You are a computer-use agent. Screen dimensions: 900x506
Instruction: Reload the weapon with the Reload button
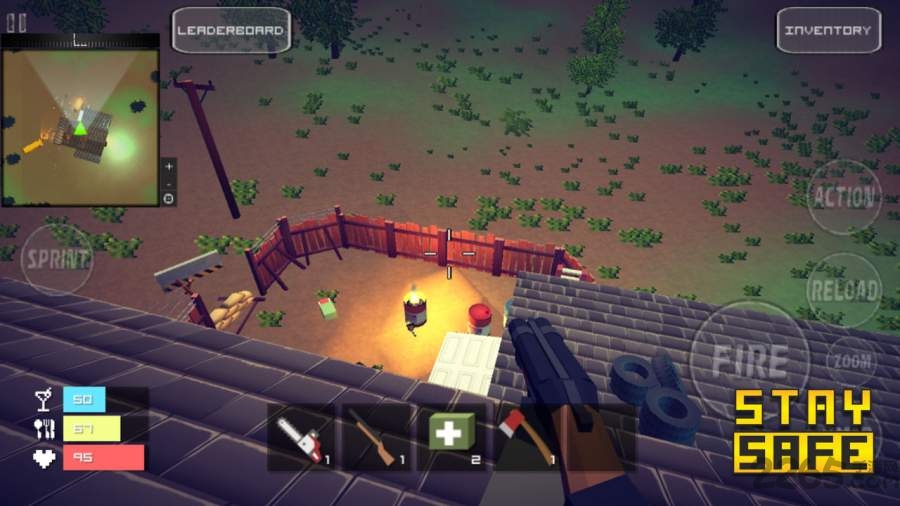pyautogui.click(x=843, y=290)
